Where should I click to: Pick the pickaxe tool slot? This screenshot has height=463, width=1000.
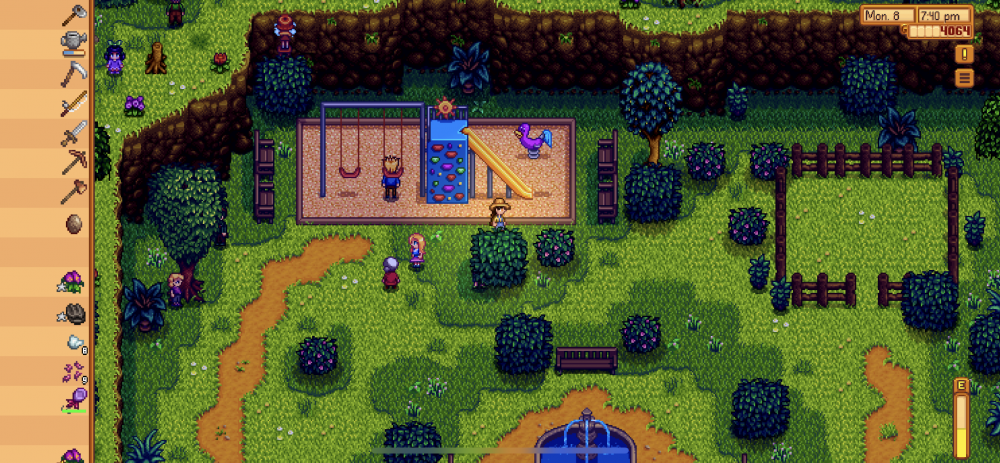[73, 162]
